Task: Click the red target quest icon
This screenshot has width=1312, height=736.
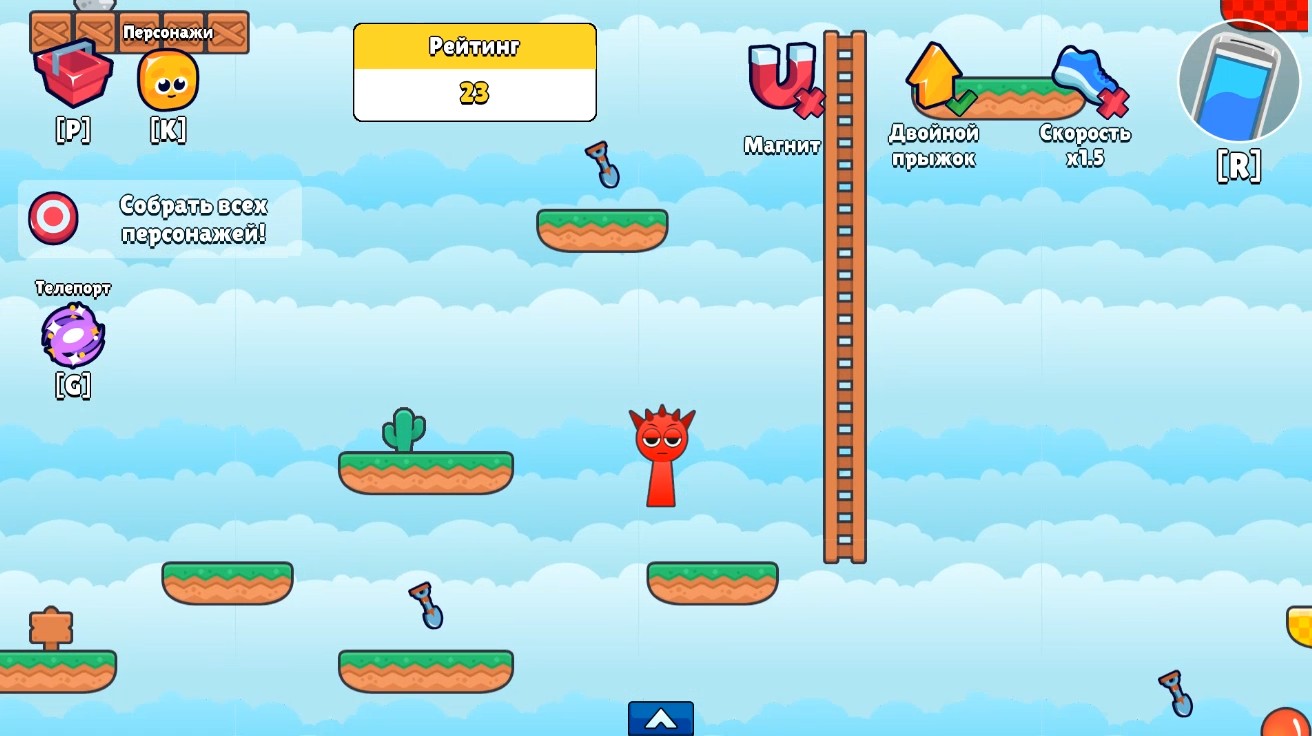Action: [52, 217]
